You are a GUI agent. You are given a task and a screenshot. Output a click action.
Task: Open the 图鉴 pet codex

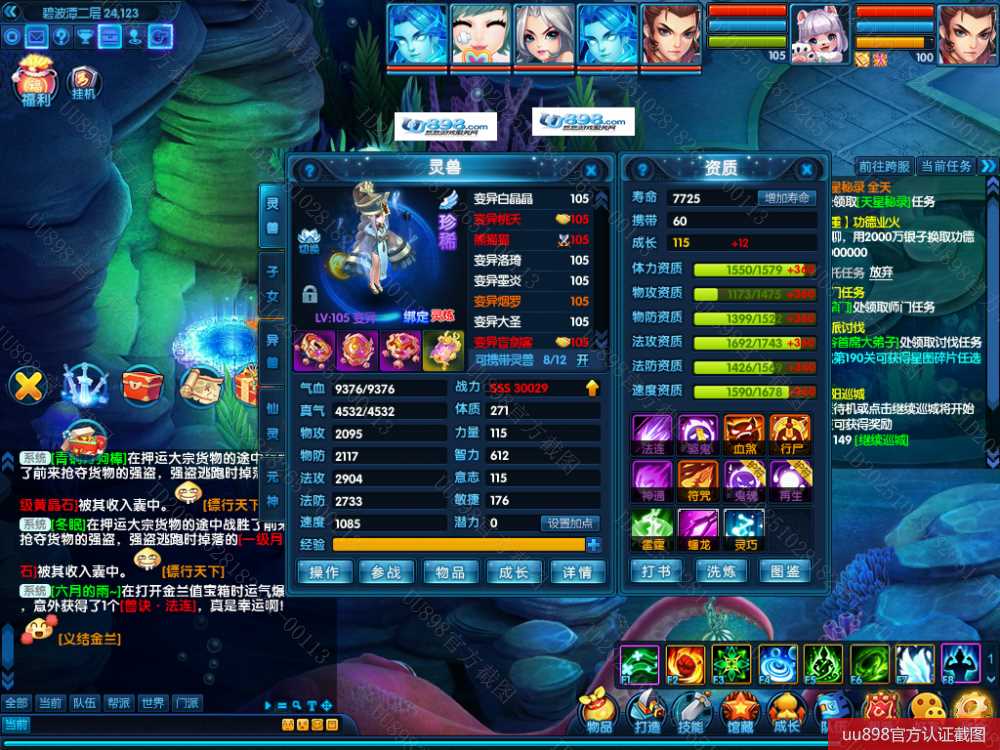(786, 571)
